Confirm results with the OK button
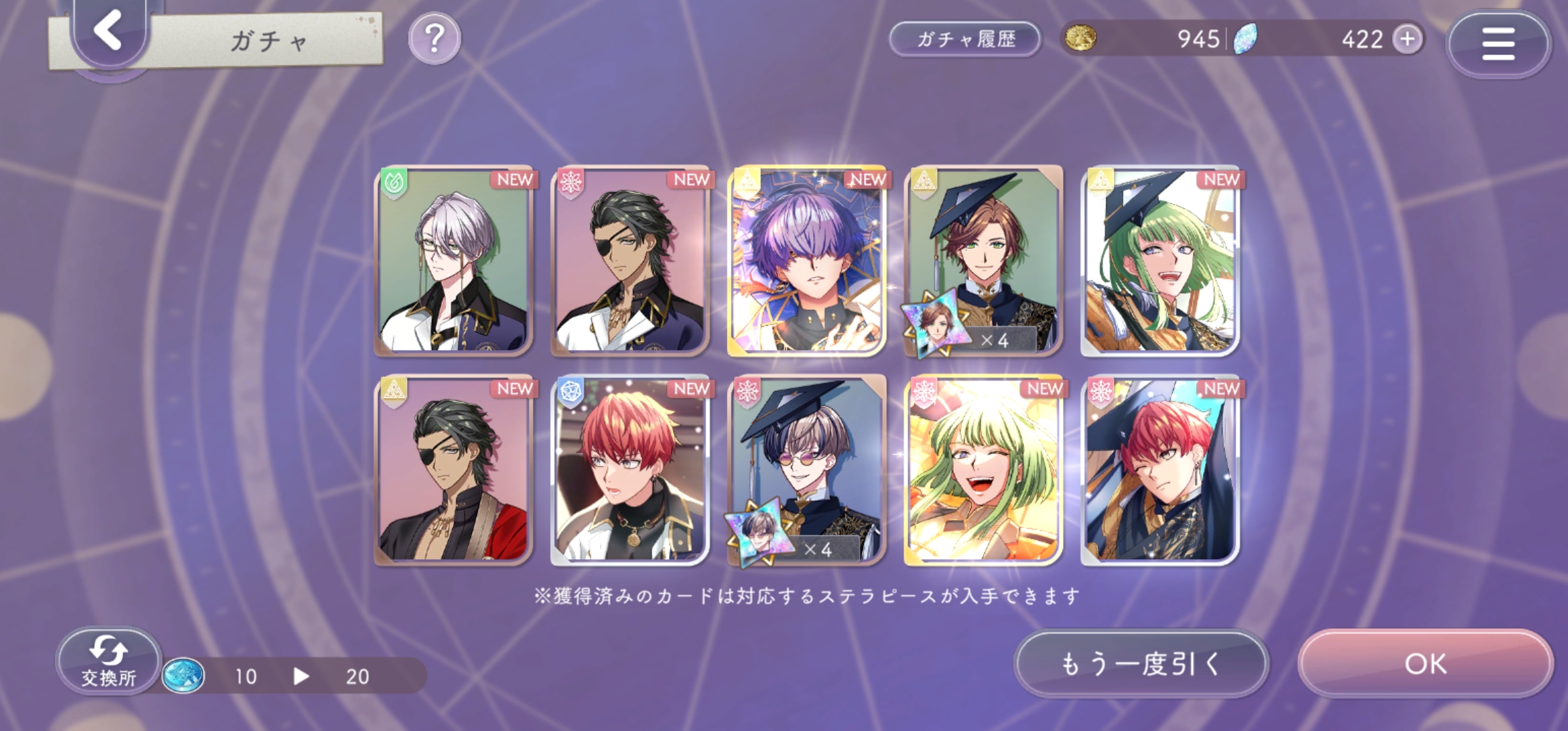 click(1425, 664)
